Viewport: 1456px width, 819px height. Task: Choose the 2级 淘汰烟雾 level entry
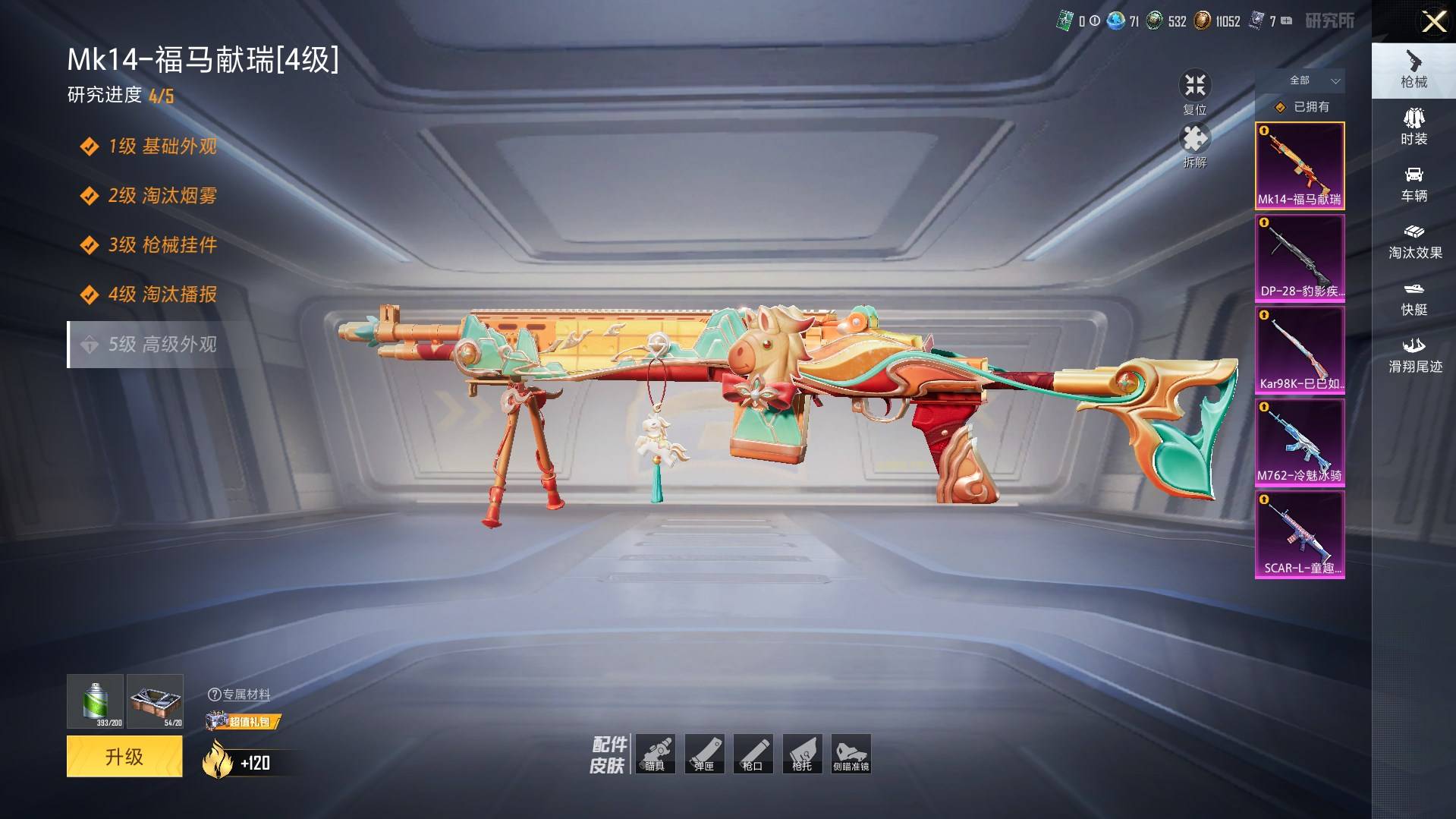[162, 196]
